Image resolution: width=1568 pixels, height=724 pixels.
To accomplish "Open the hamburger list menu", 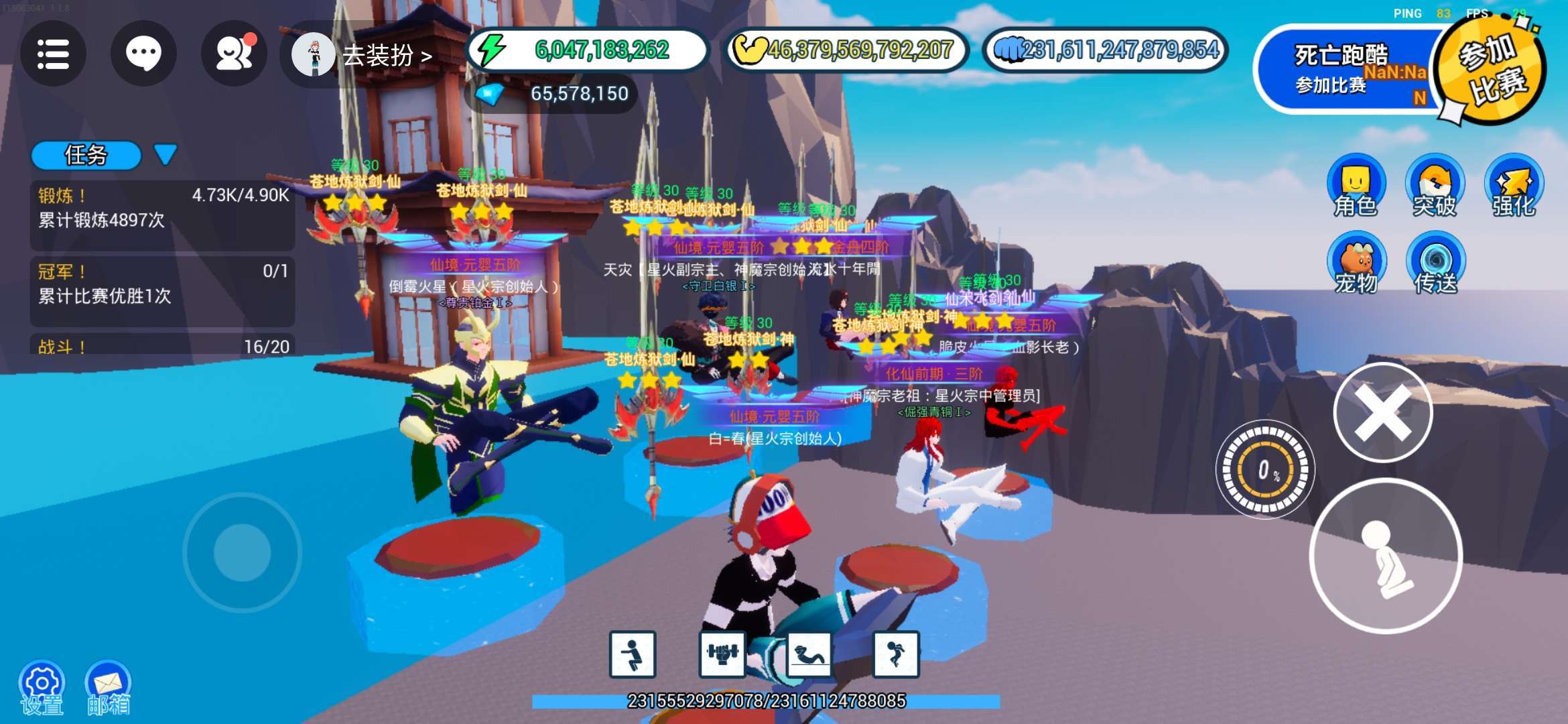I will tap(53, 54).
